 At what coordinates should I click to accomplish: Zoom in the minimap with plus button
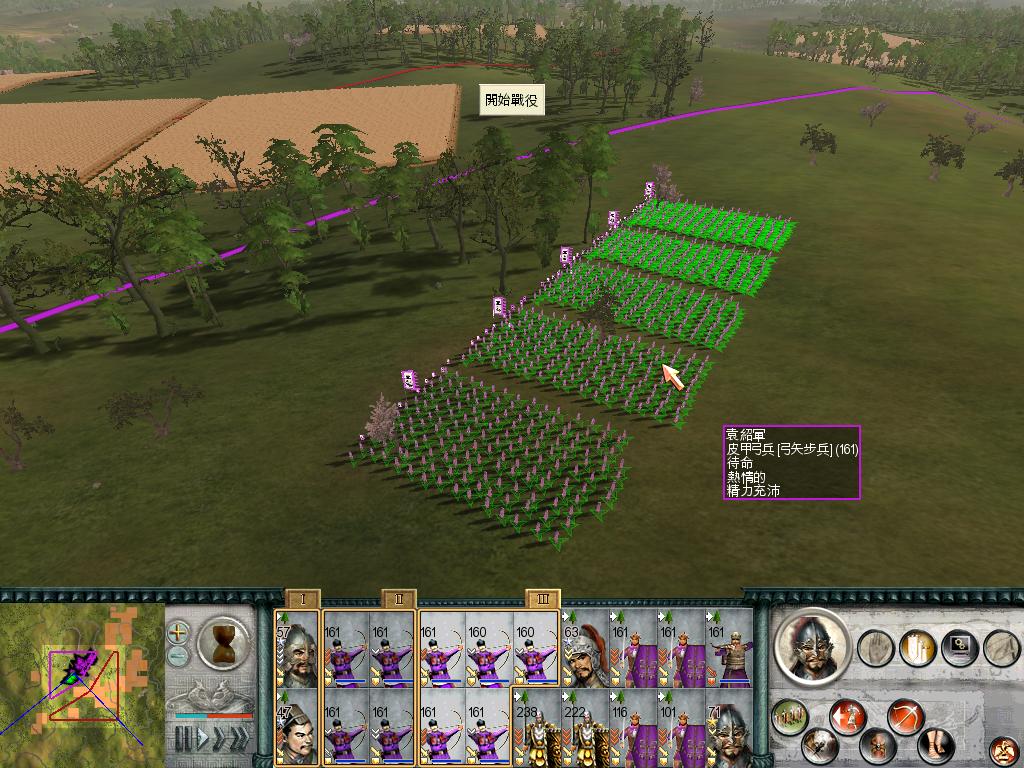pyautogui.click(x=178, y=632)
